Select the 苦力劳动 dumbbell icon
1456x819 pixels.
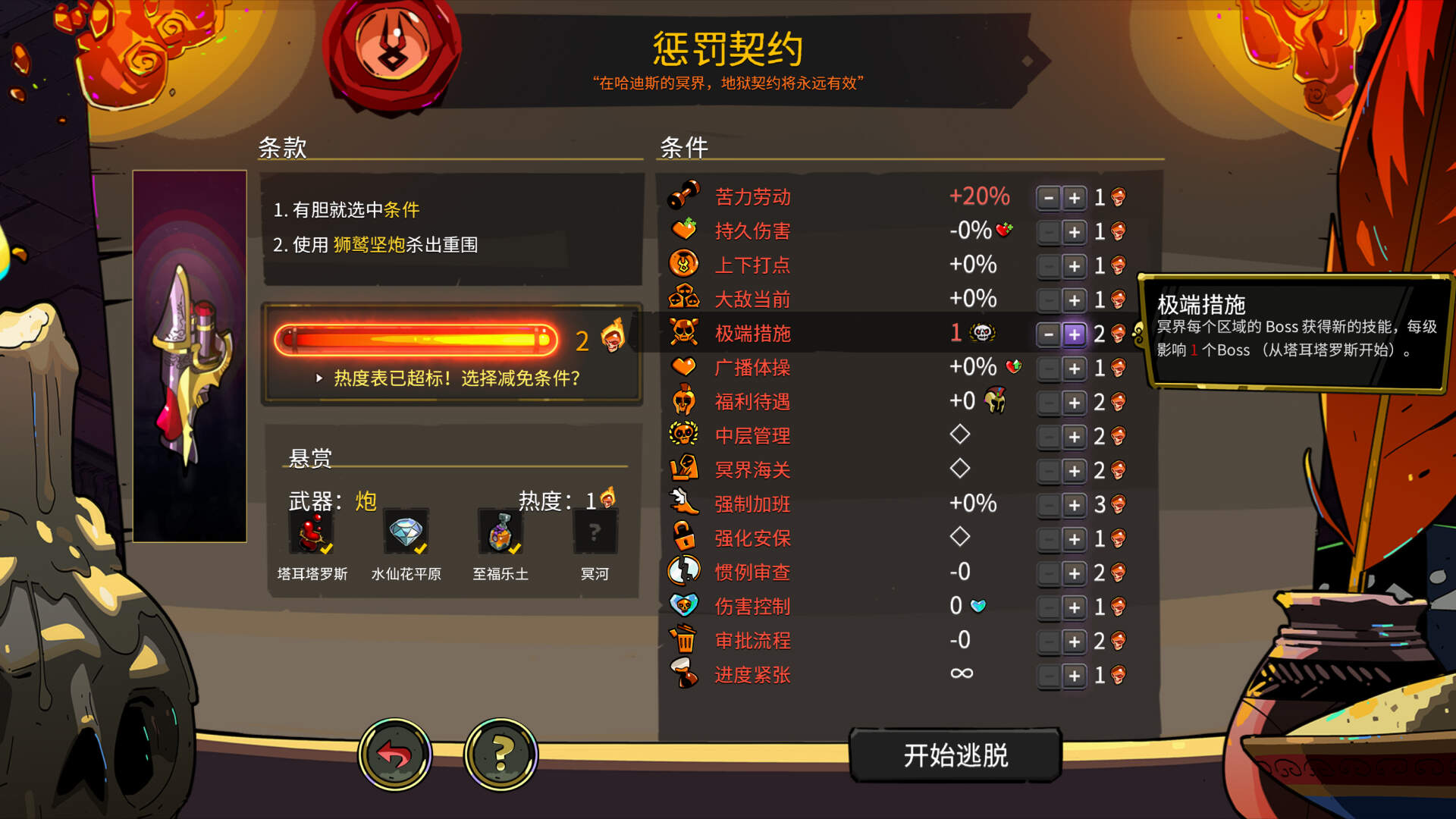point(685,196)
